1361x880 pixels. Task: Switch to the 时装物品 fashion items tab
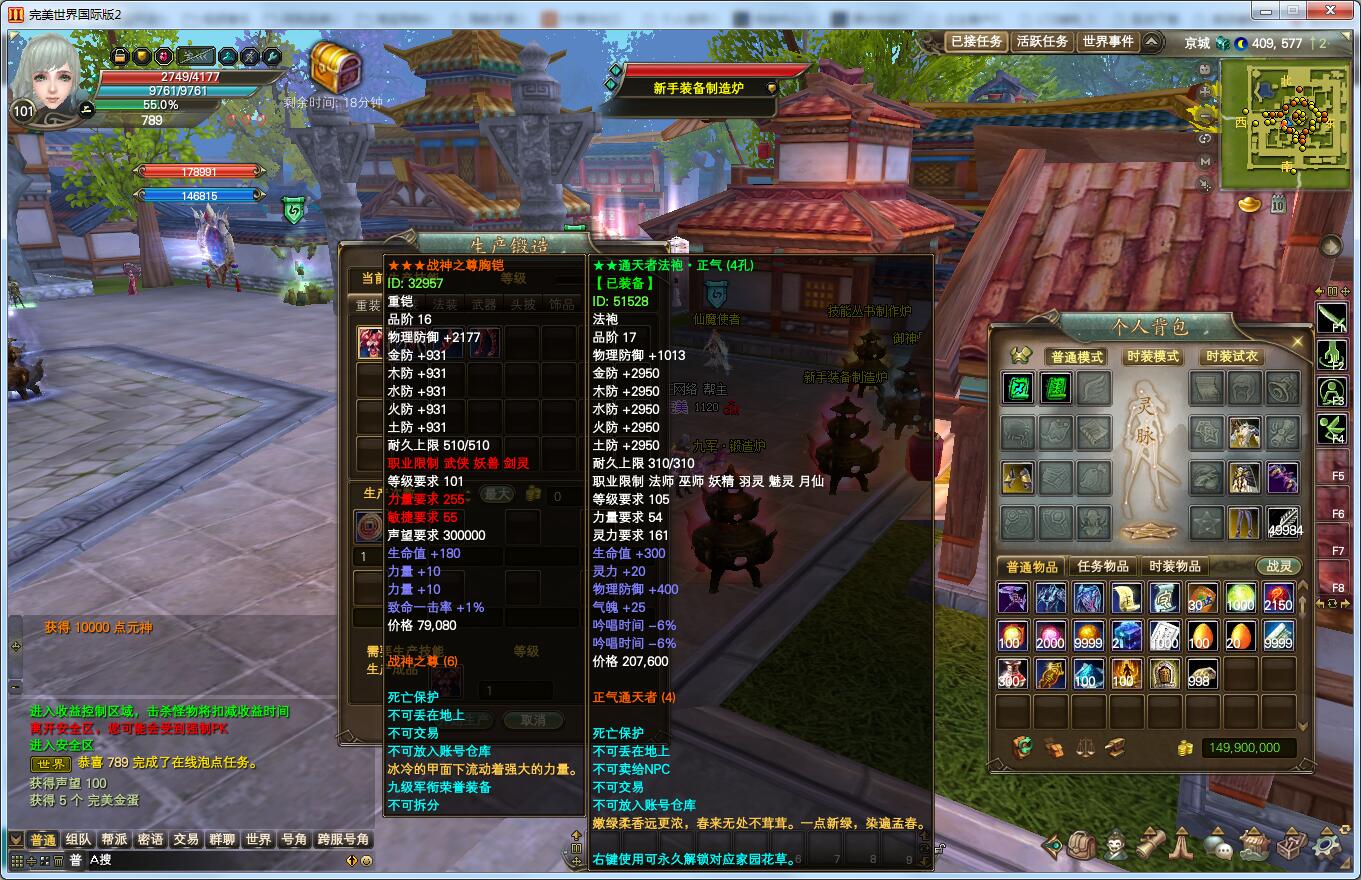1174,566
